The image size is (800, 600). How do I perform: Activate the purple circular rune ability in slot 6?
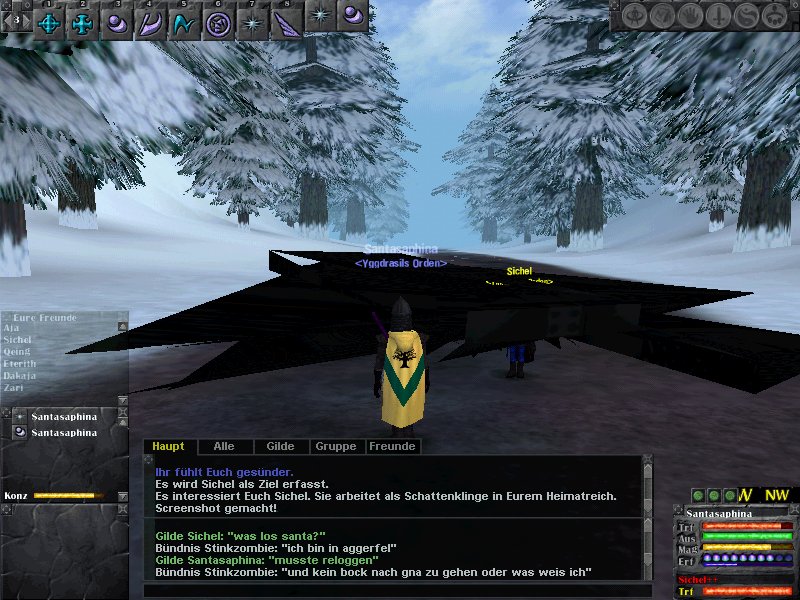(x=217, y=23)
